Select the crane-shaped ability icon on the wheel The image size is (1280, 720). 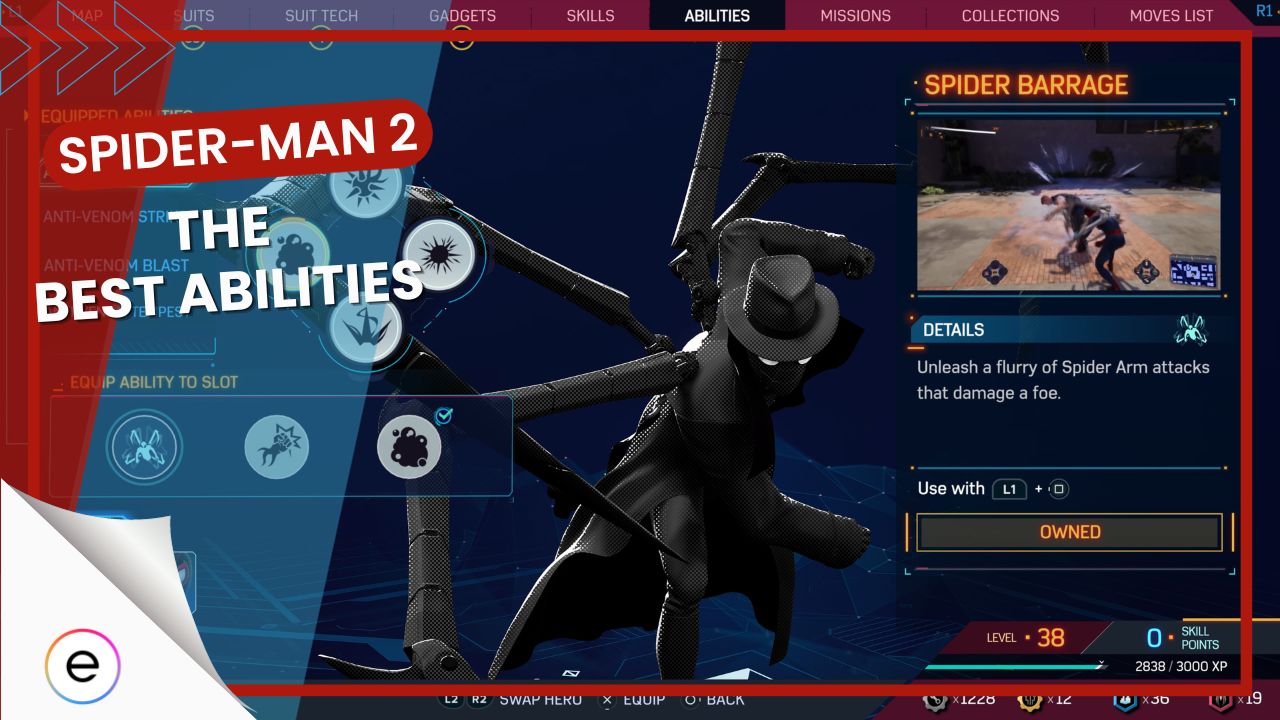[368, 328]
